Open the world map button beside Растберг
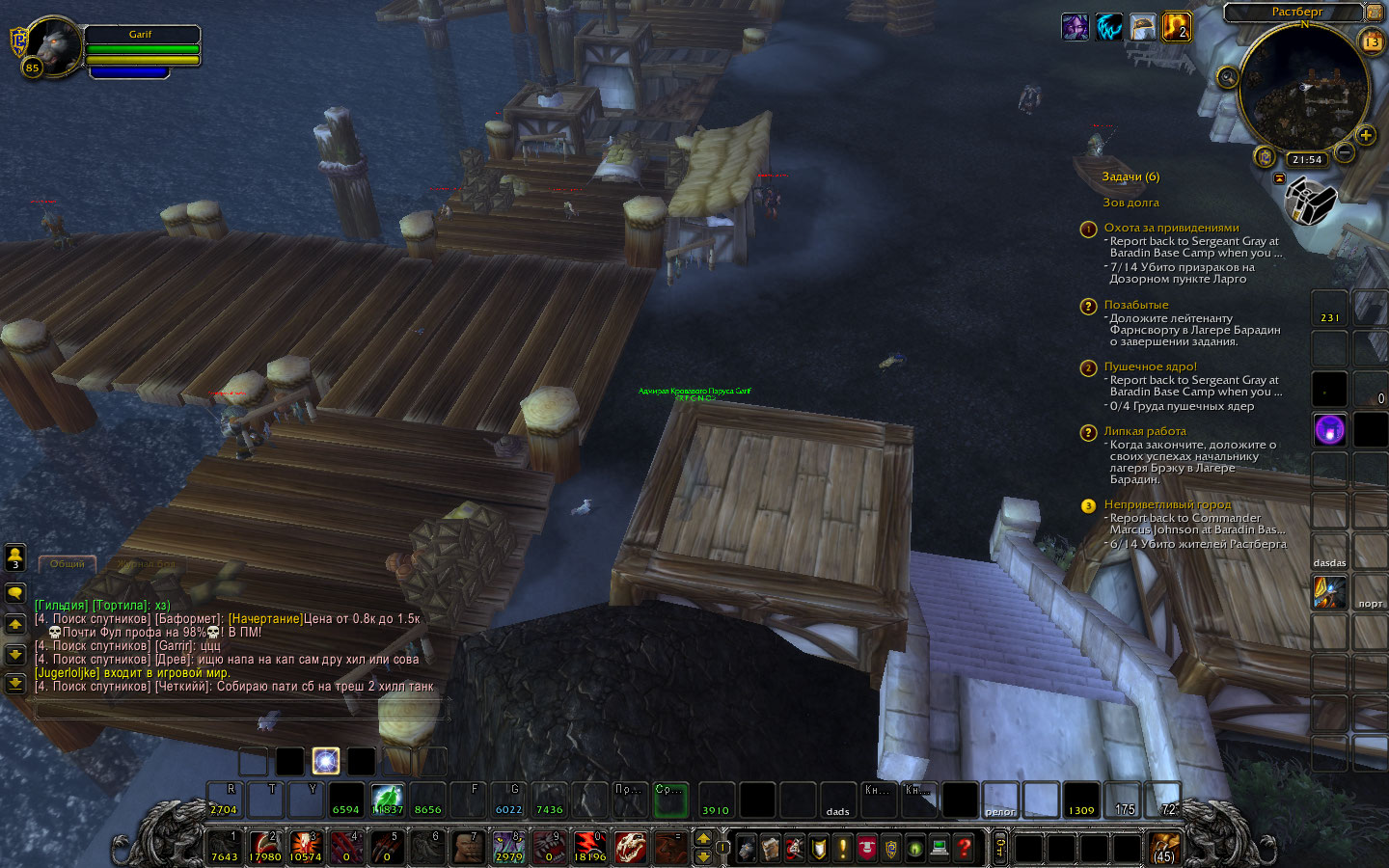The image size is (1389, 868). click(1375, 13)
